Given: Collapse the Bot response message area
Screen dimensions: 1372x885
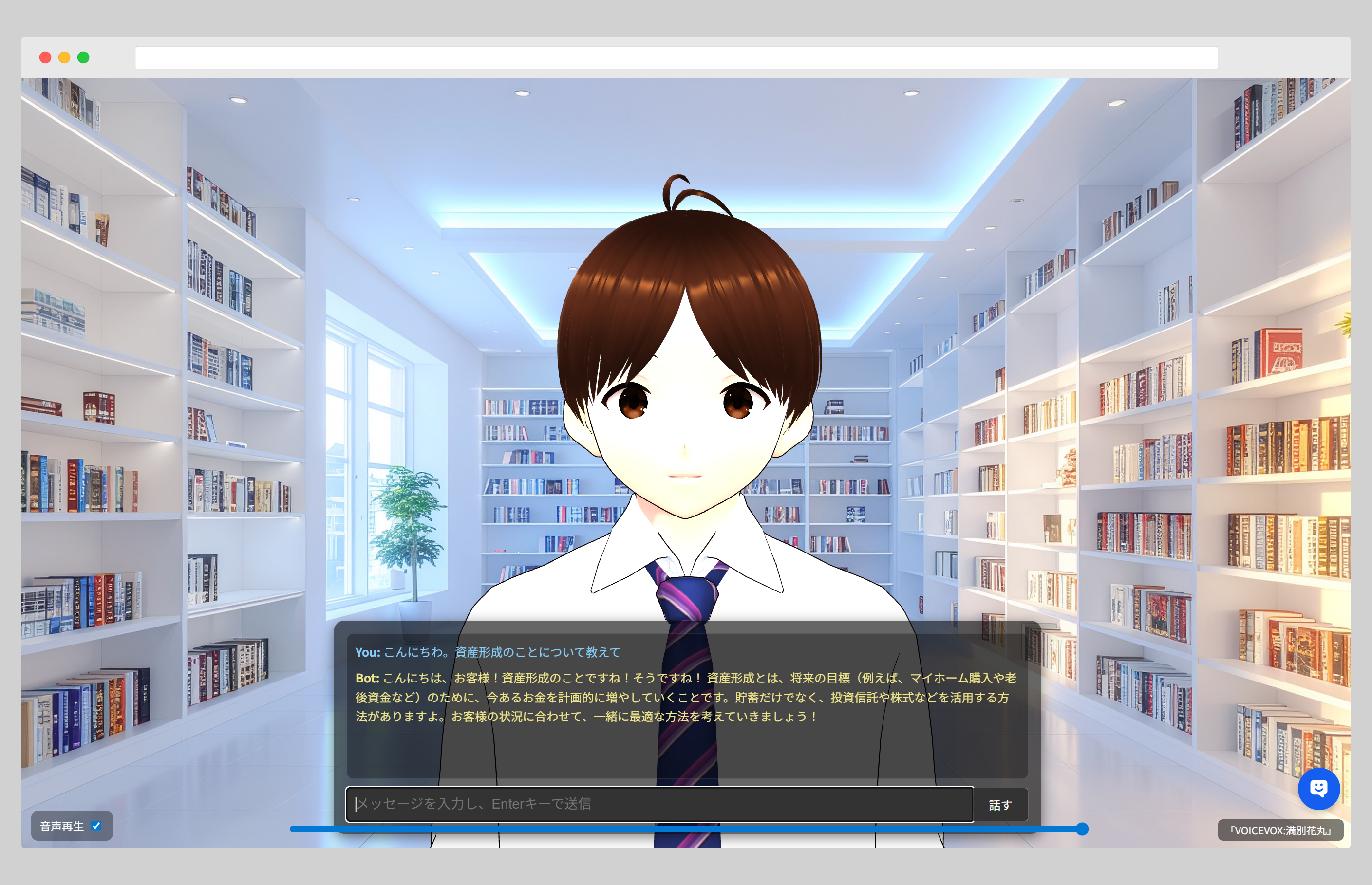Looking at the screenshot, I should coord(690,698).
